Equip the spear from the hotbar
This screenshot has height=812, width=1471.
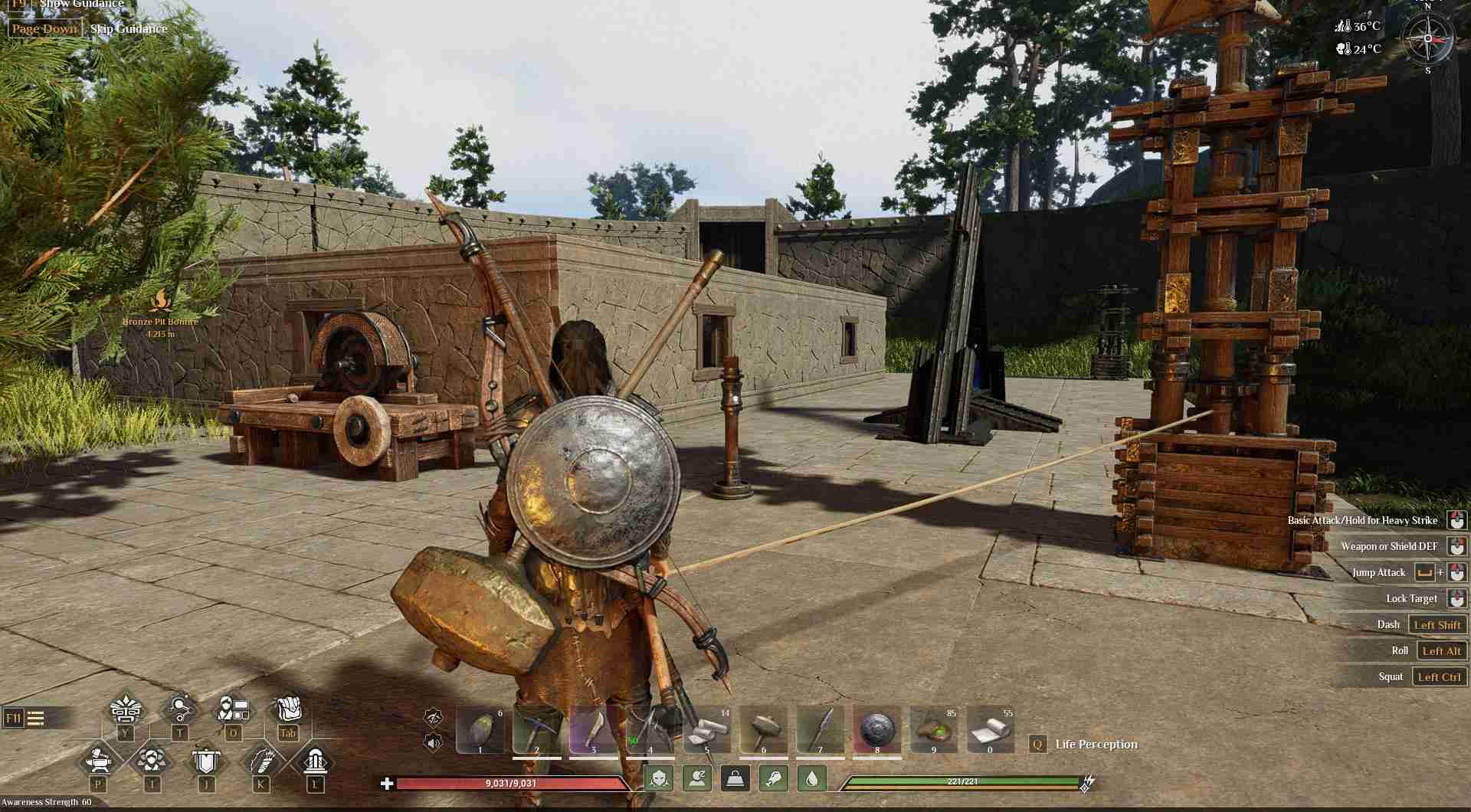click(820, 729)
